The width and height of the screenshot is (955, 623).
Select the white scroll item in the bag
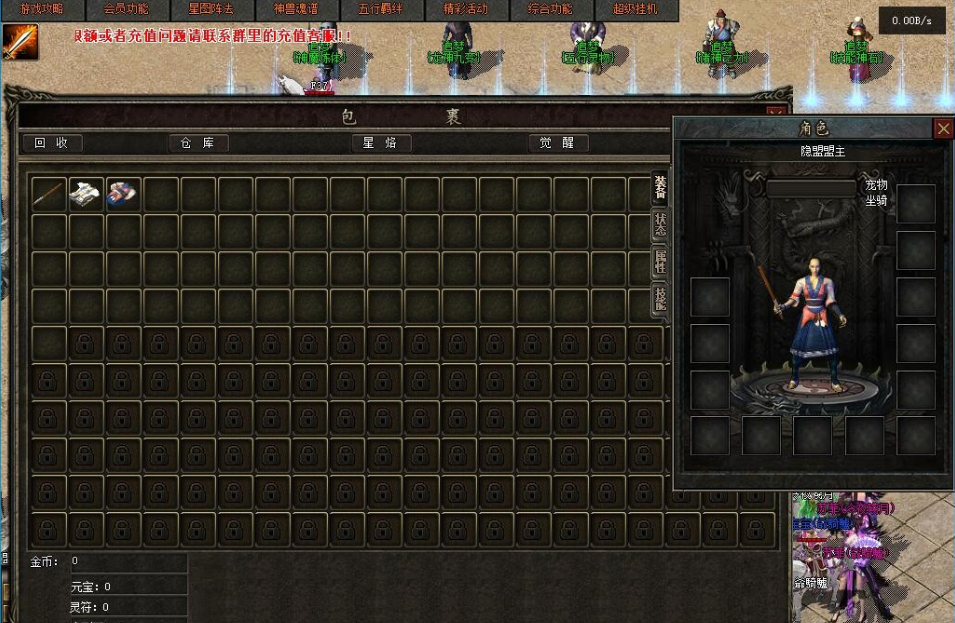86,193
